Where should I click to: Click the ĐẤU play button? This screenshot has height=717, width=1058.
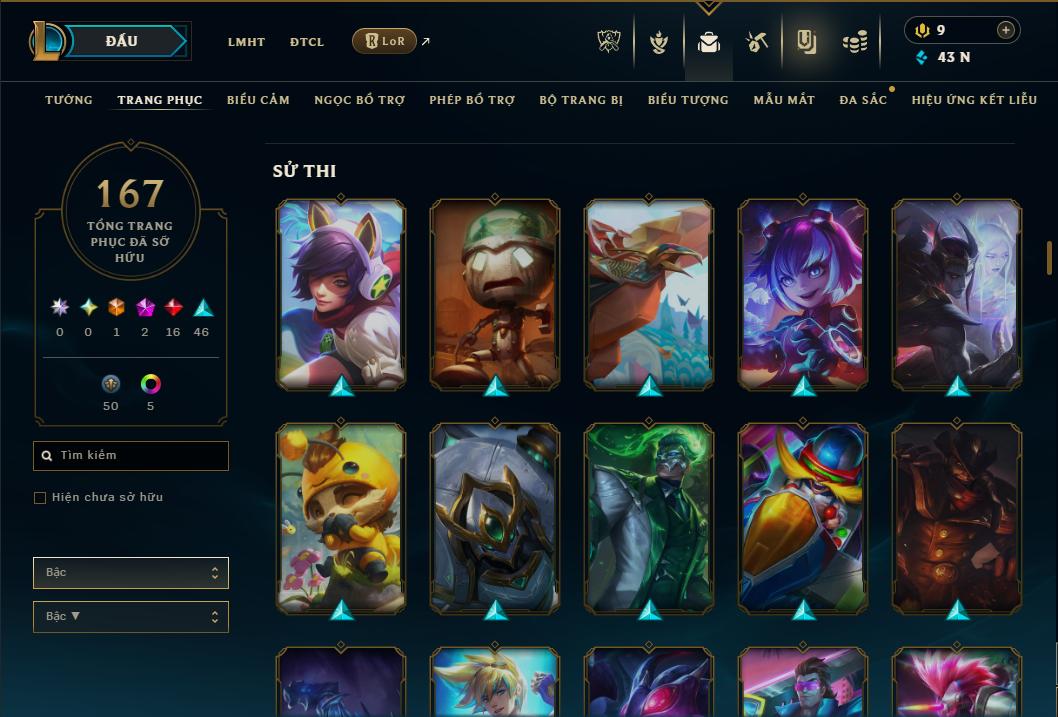coord(122,41)
